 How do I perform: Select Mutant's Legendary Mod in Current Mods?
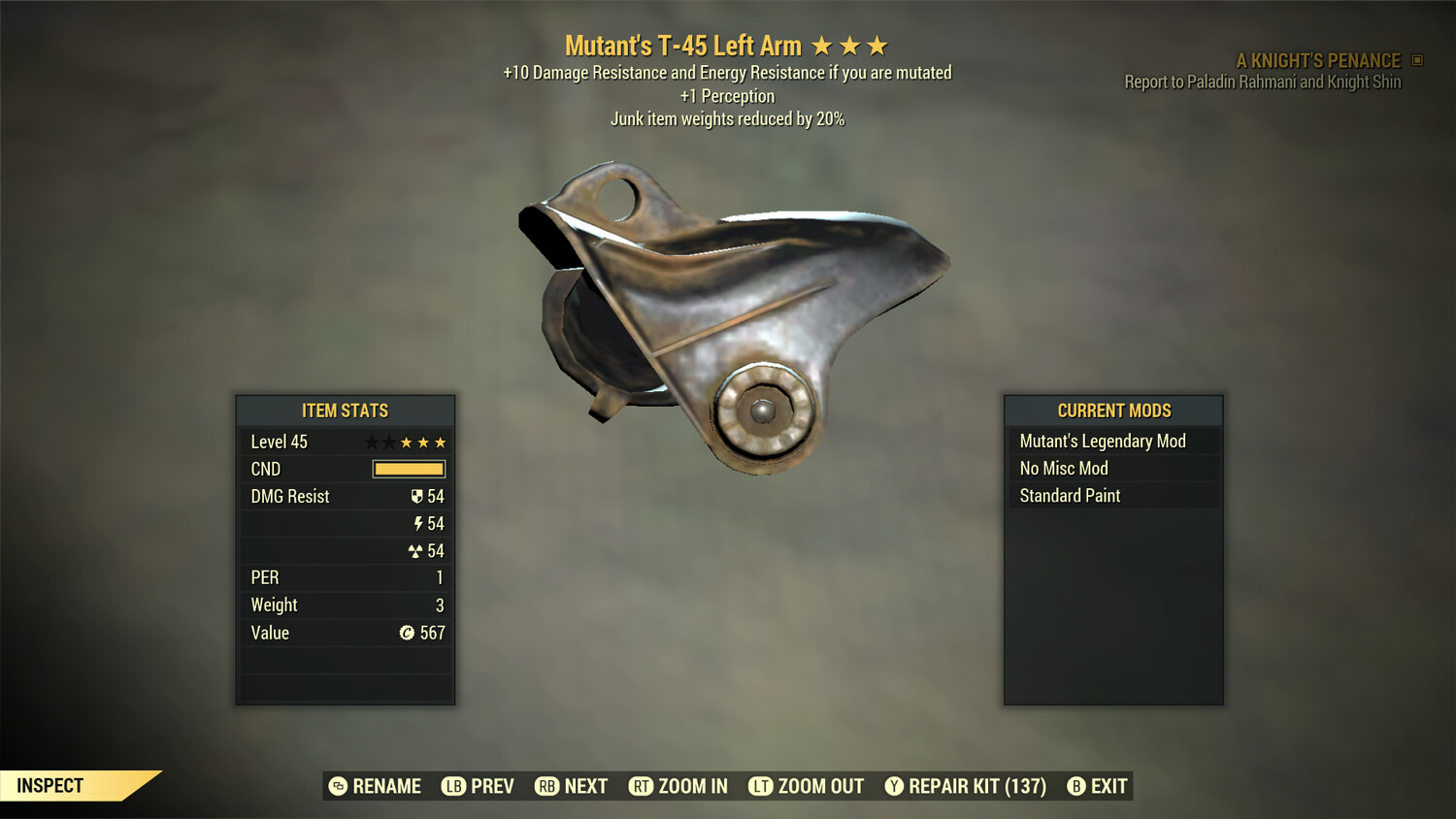1102,441
